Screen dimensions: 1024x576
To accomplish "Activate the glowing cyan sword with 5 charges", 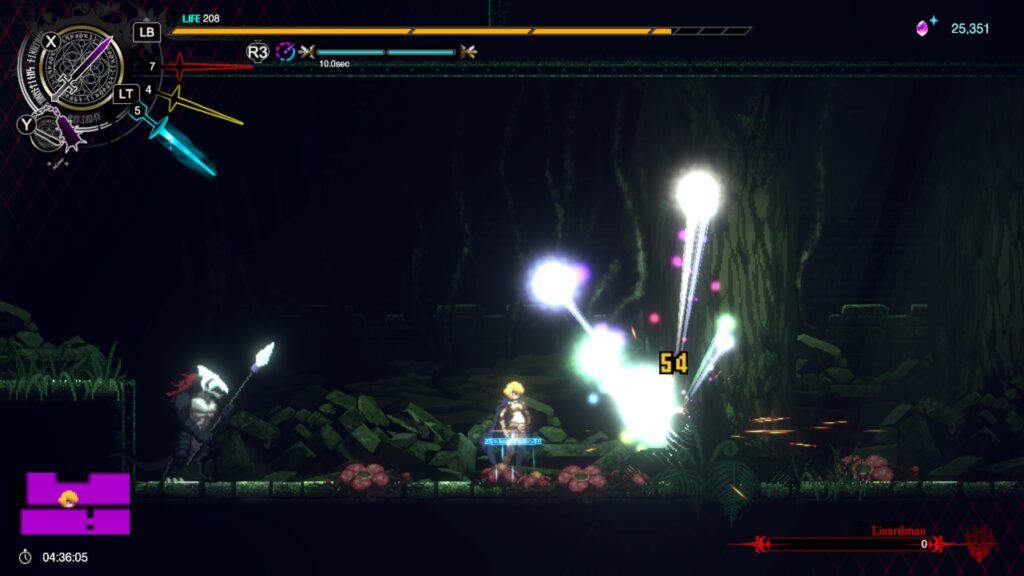I will pyautogui.click(x=183, y=145).
